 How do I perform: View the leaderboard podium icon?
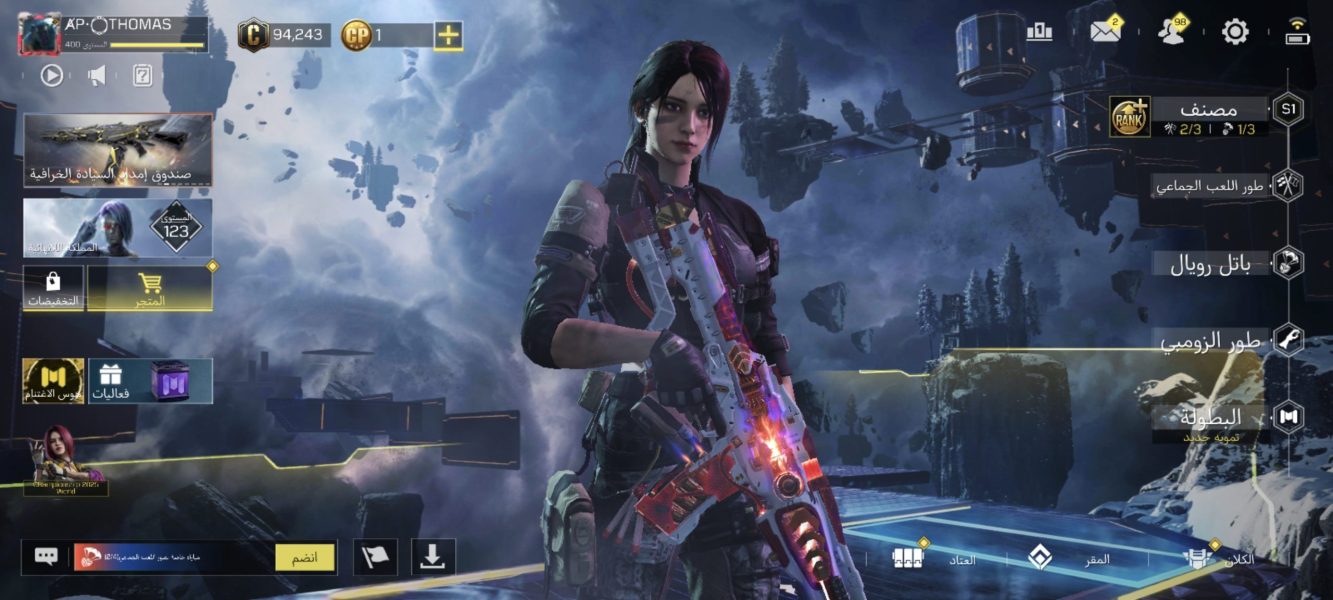pos(1040,32)
